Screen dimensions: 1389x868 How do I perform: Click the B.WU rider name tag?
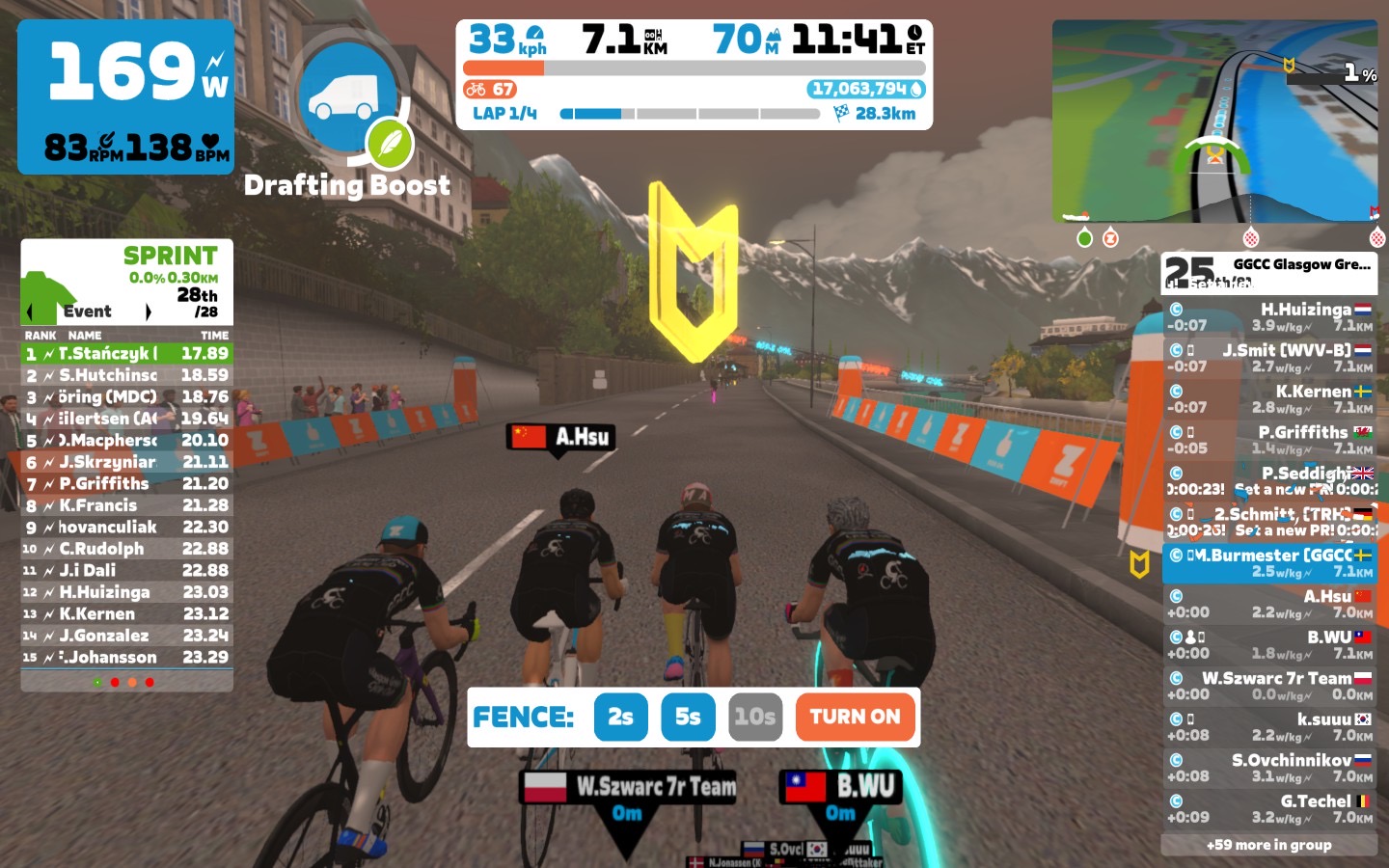pos(841,787)
